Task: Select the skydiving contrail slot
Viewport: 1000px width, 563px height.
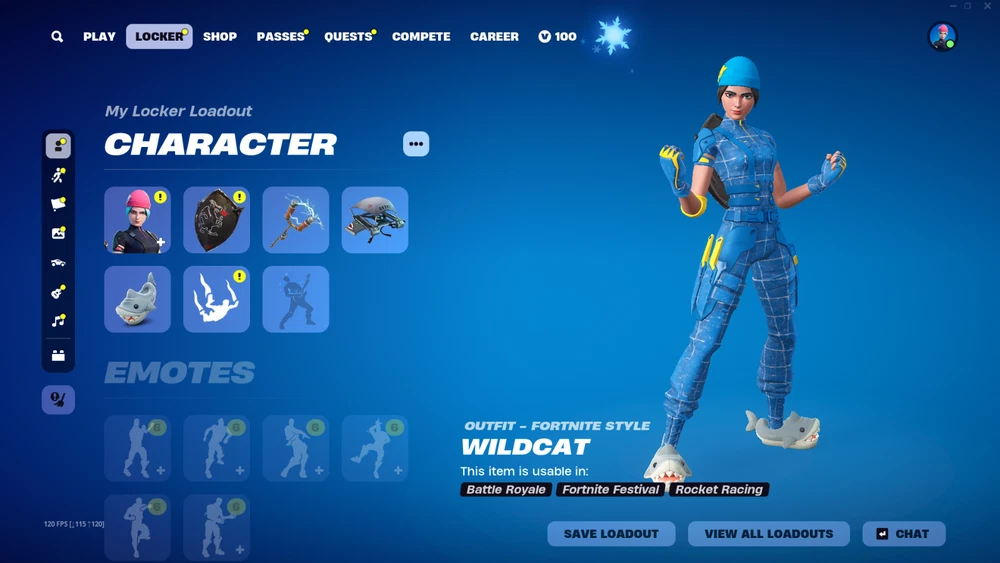Action: [x=216, y=299]
